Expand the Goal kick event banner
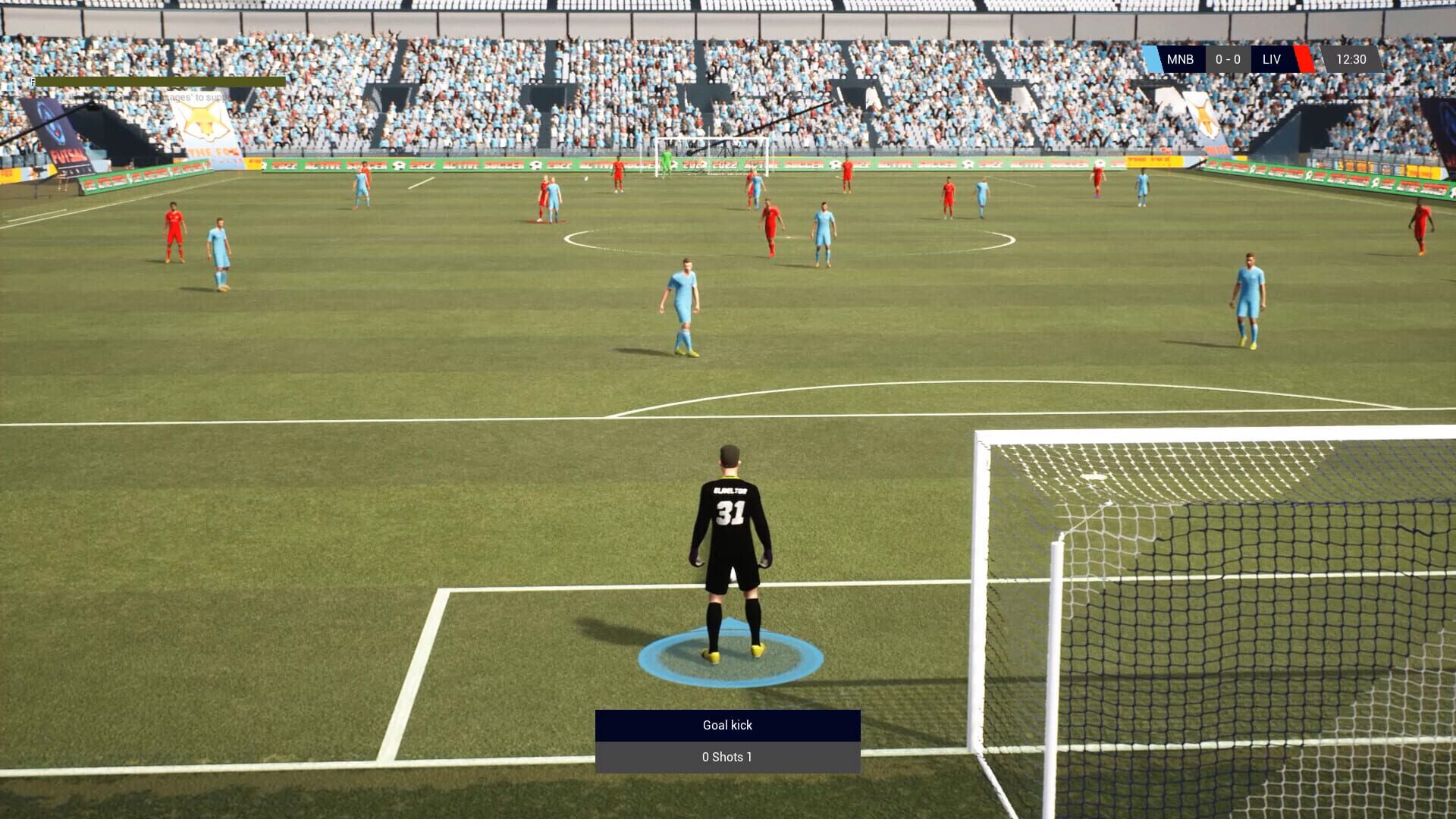1456x819 pixels. [727, 725]
